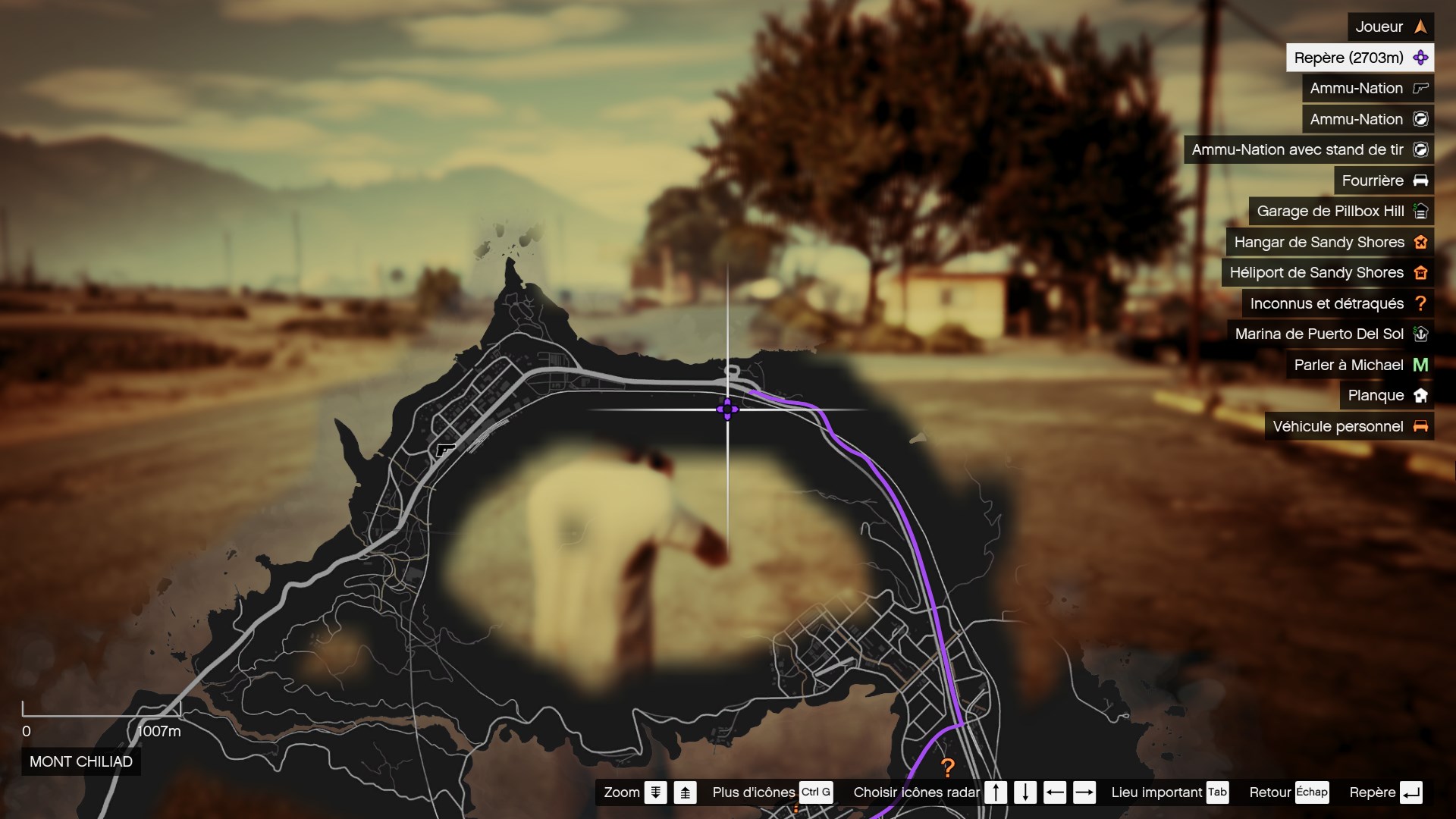Click the Hangar de Sandy Shores icon
This screenshot has height=819, width=1456.
[1420, 242]
